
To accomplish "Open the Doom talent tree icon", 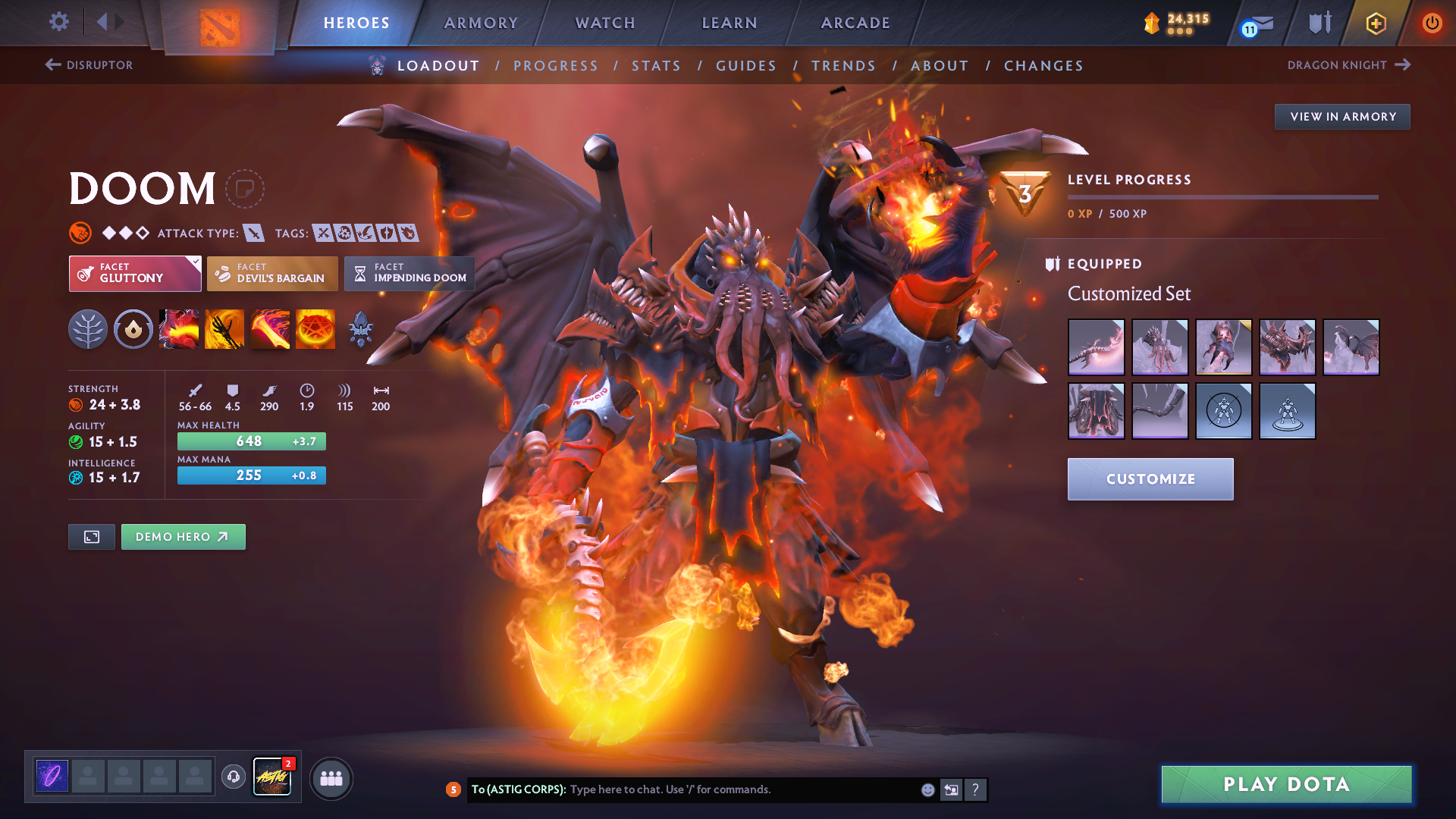I will point(87,329).
